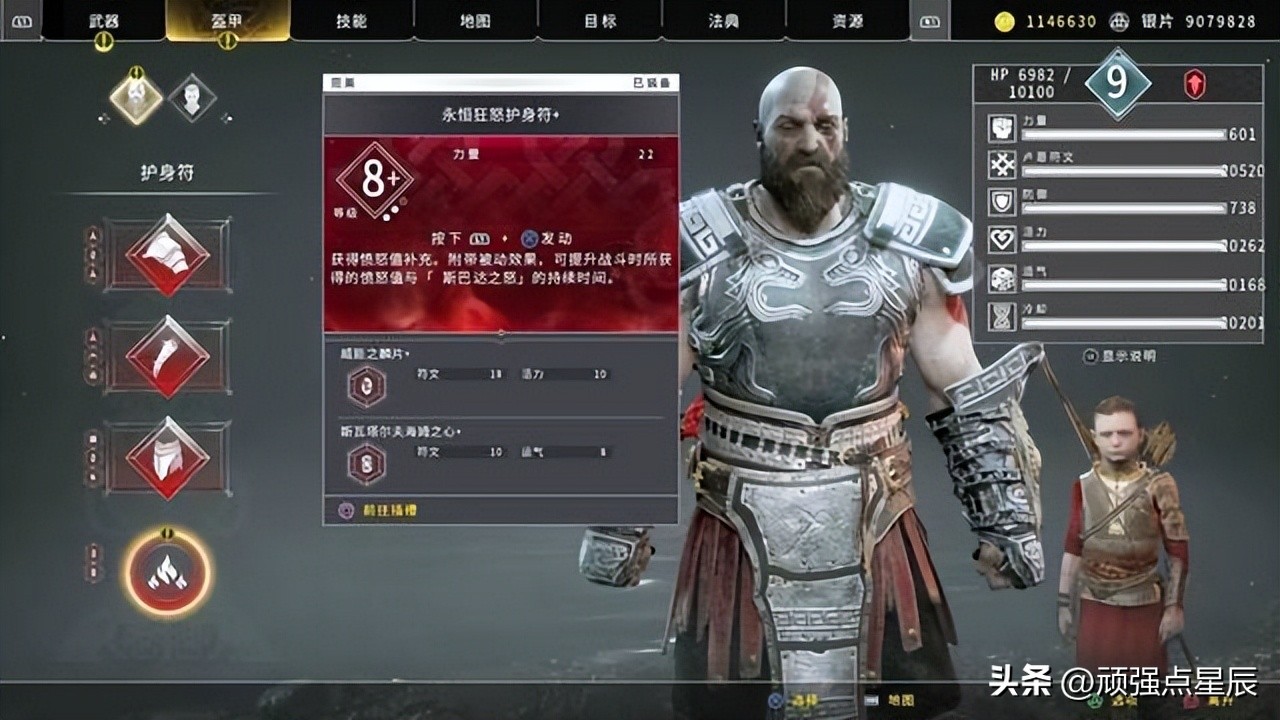Click the Strength stat progress bar
Image resolution: width=1280 pixels, height=720 pixels.
[x=1120, y=135]
